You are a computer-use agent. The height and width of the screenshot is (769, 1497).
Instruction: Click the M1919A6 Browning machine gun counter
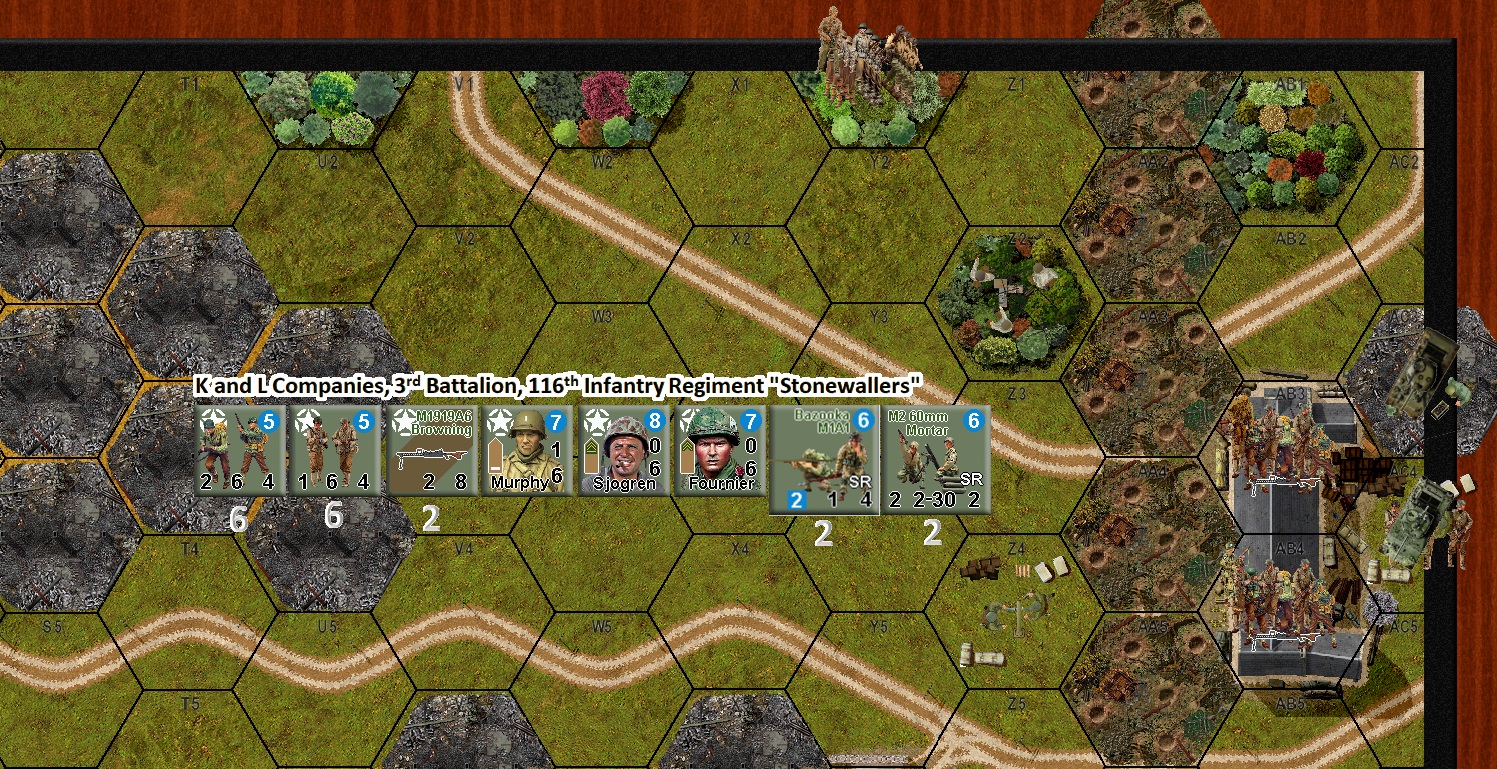coord(430,448)
